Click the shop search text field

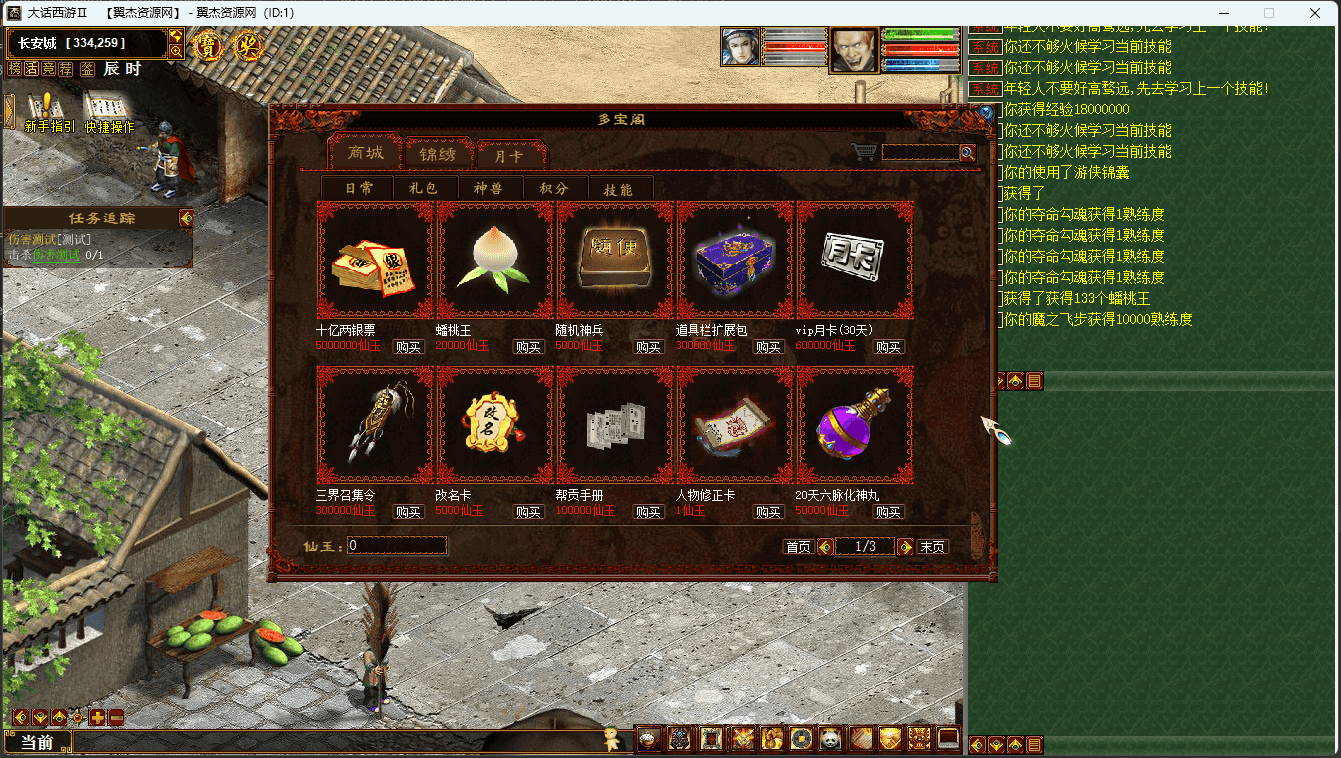919,153
